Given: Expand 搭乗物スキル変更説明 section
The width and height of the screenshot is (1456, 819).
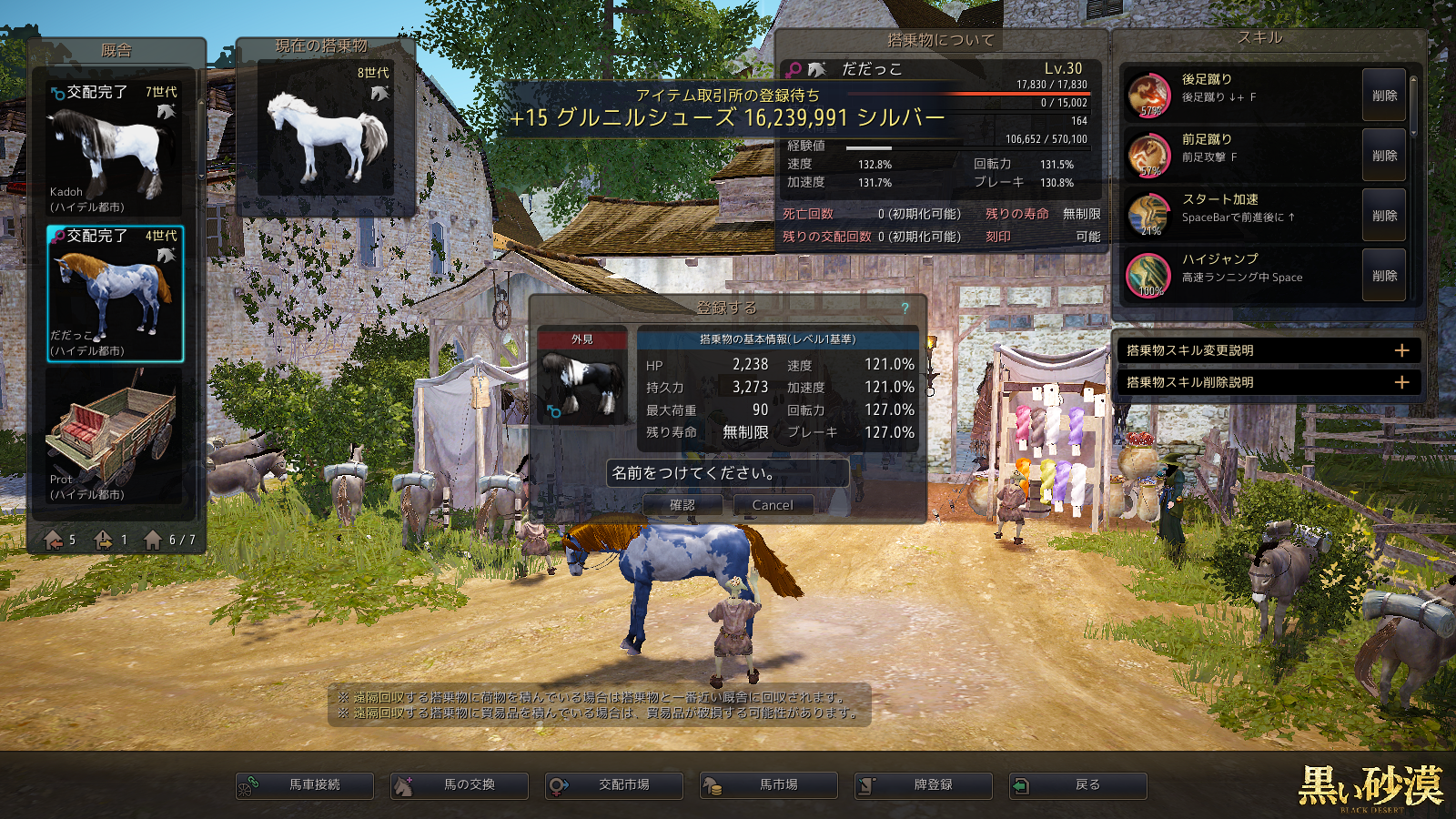Looking at the screenshot, I should pos(1401,350).
